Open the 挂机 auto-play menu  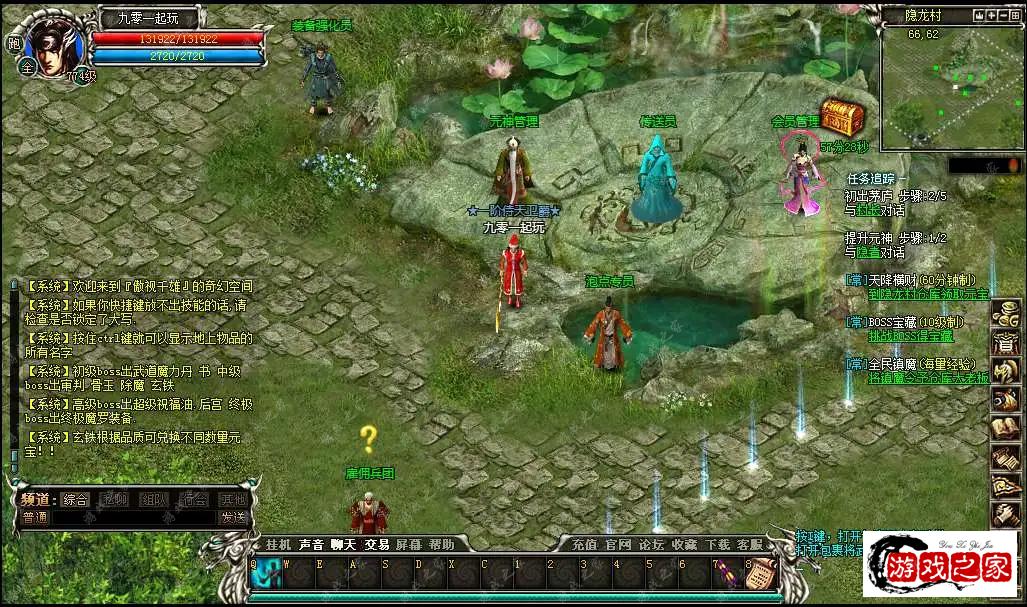click(x=278, y=545)
